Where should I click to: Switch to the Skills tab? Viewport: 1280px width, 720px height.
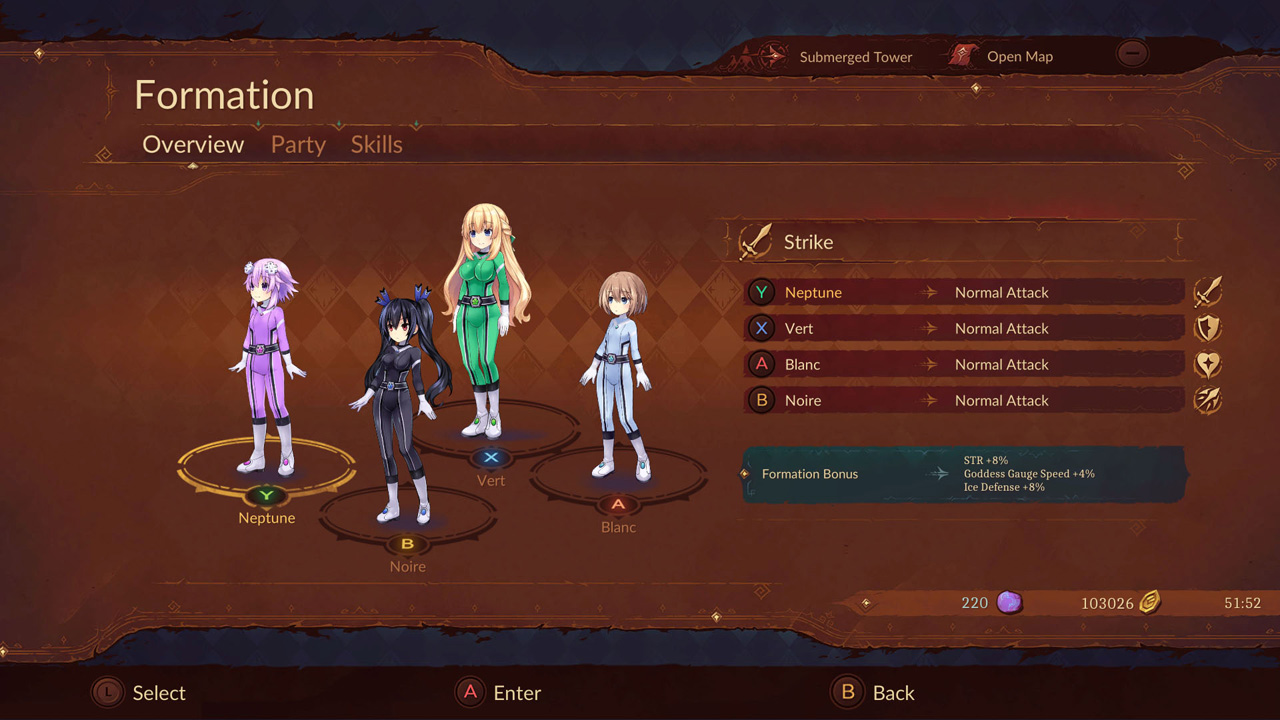(x=376, y=144)
